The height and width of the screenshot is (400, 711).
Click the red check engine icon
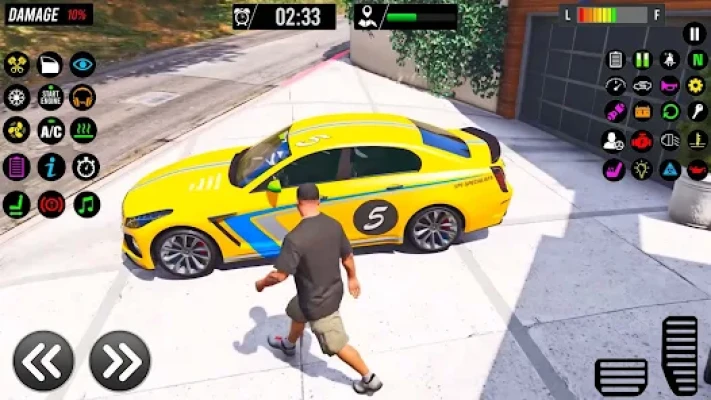click(642, 141)
